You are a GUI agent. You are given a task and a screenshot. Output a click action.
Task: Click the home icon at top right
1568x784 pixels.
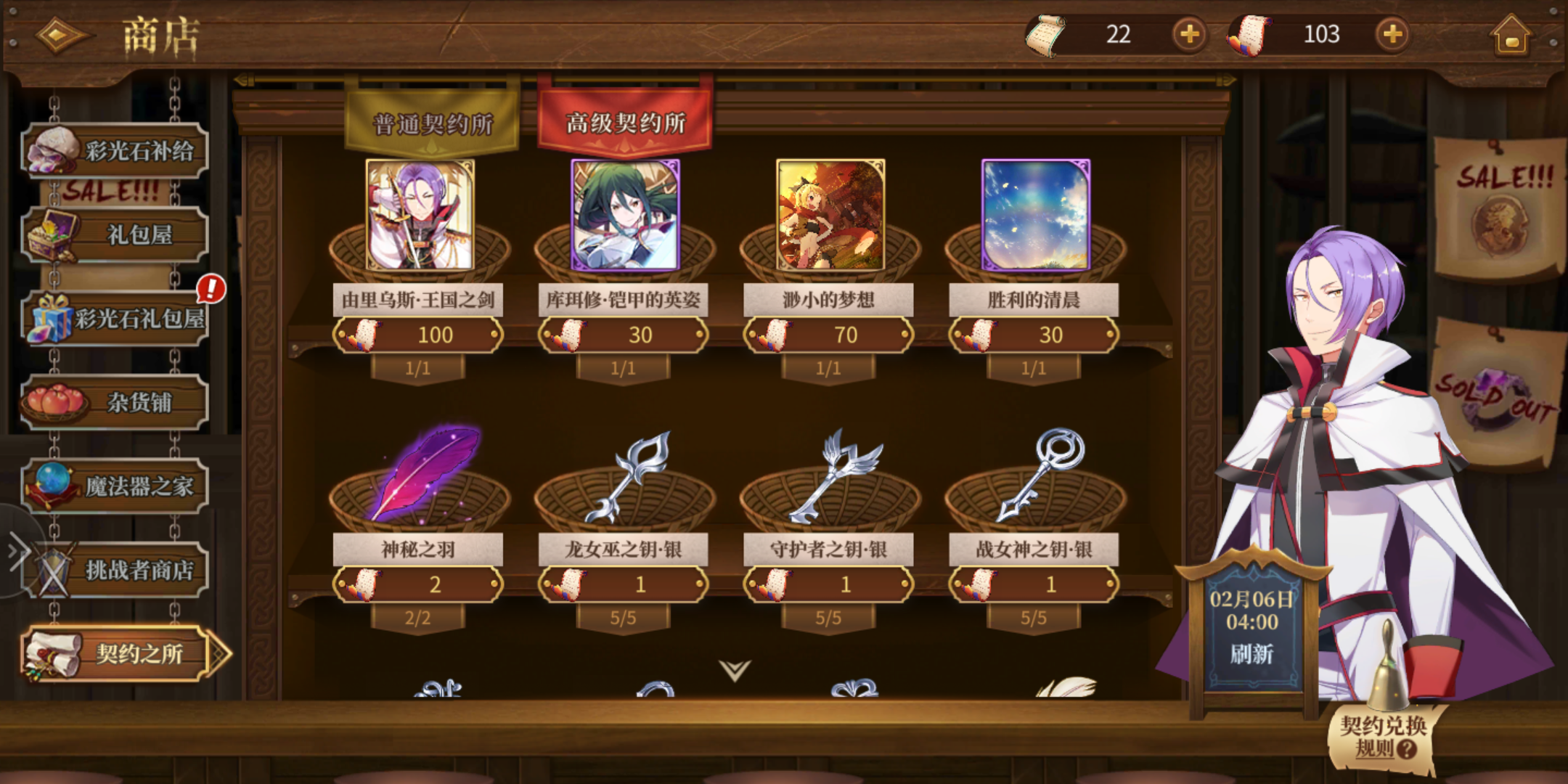coord(1514,34)
